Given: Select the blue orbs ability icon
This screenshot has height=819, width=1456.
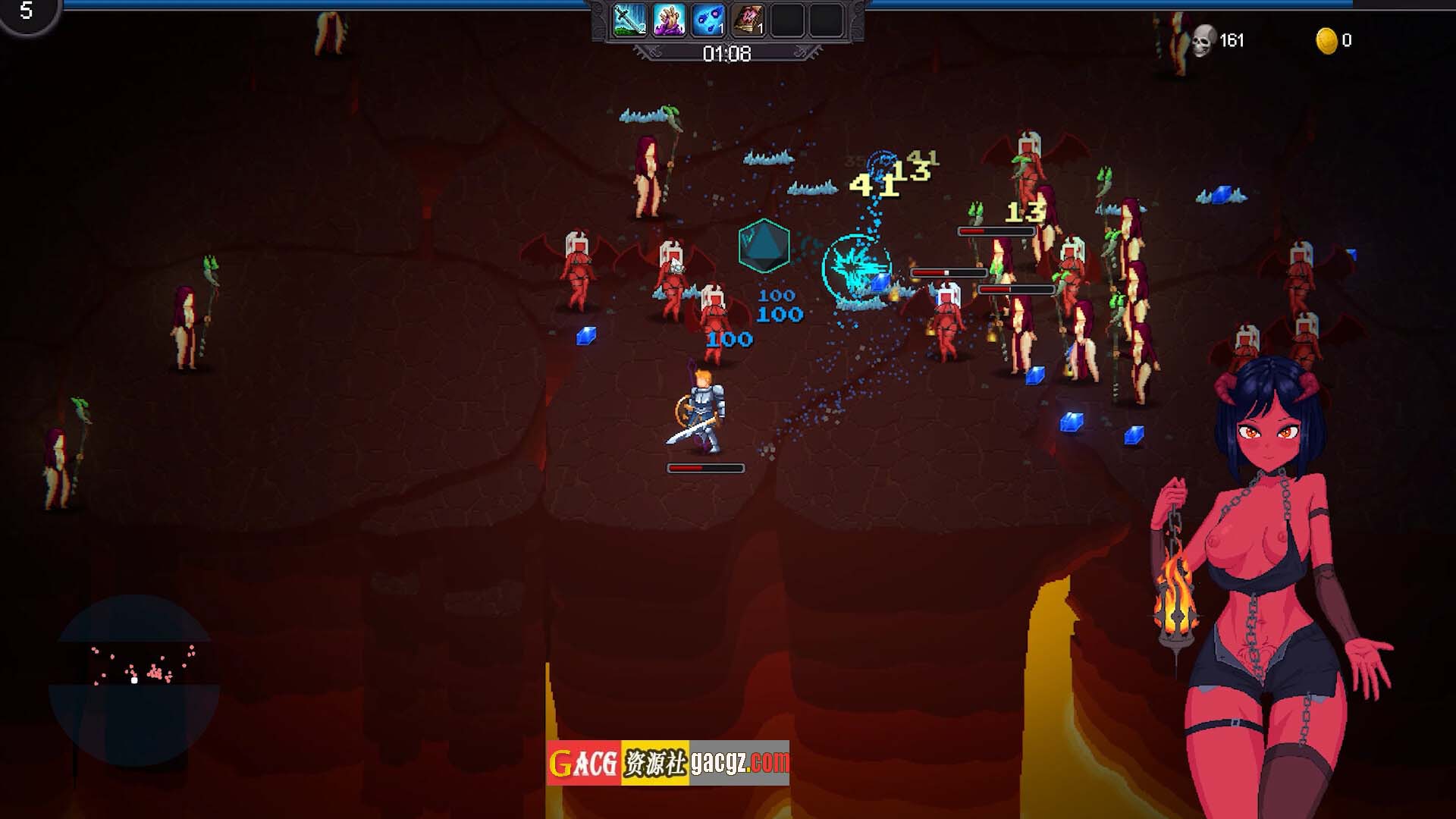Looking at the screenshot, I should [x=708, y=20].
